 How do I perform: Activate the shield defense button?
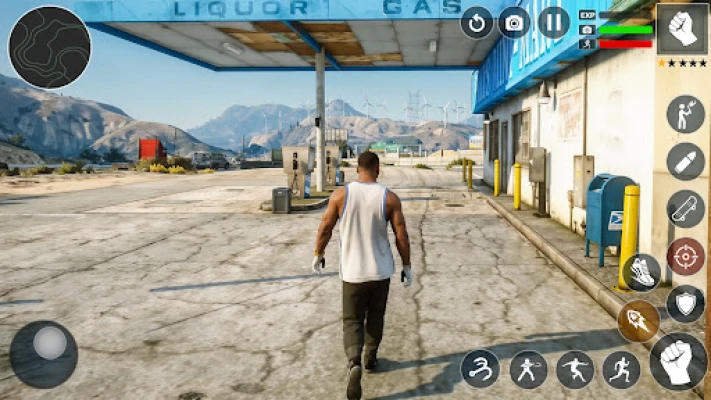click(x=685, y=303)
